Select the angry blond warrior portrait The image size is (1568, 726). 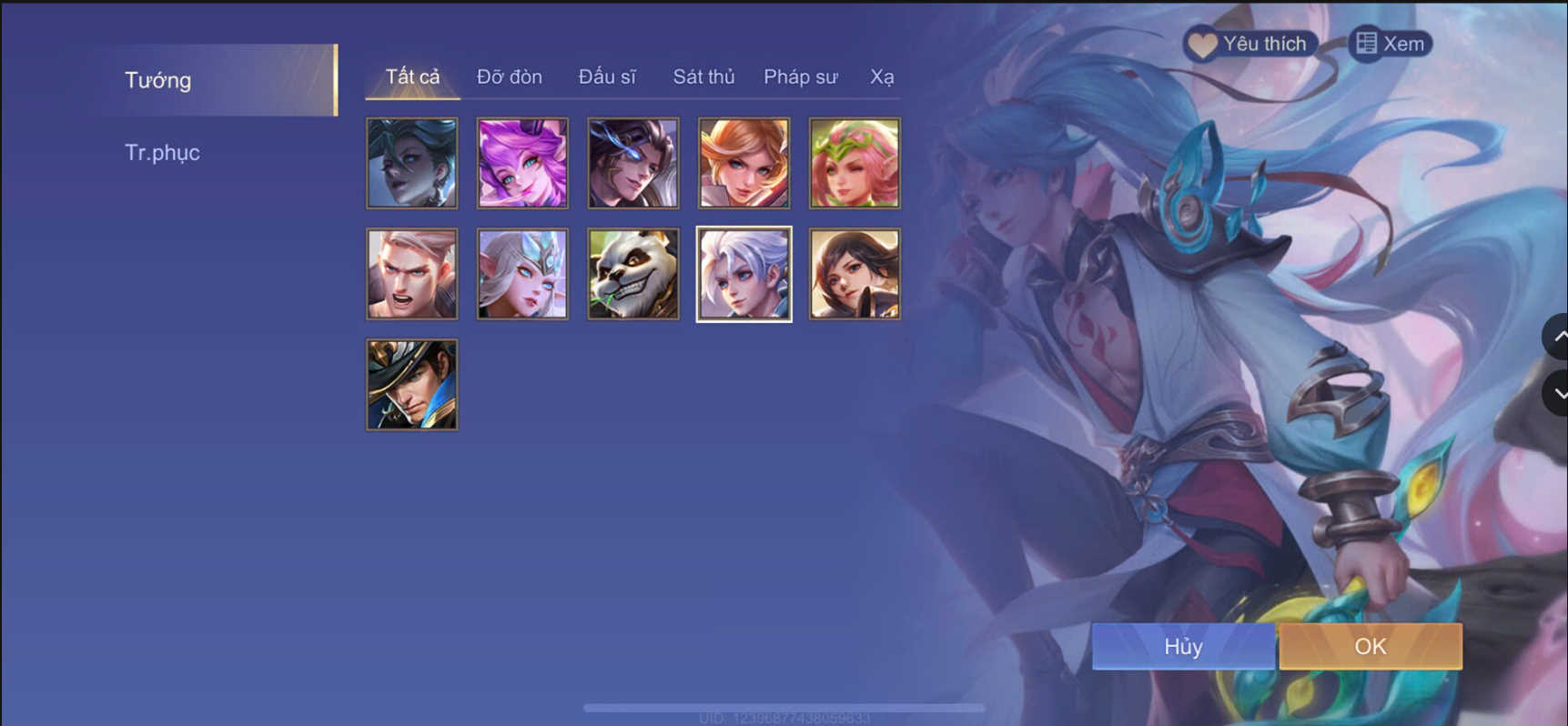pos(411,273)
